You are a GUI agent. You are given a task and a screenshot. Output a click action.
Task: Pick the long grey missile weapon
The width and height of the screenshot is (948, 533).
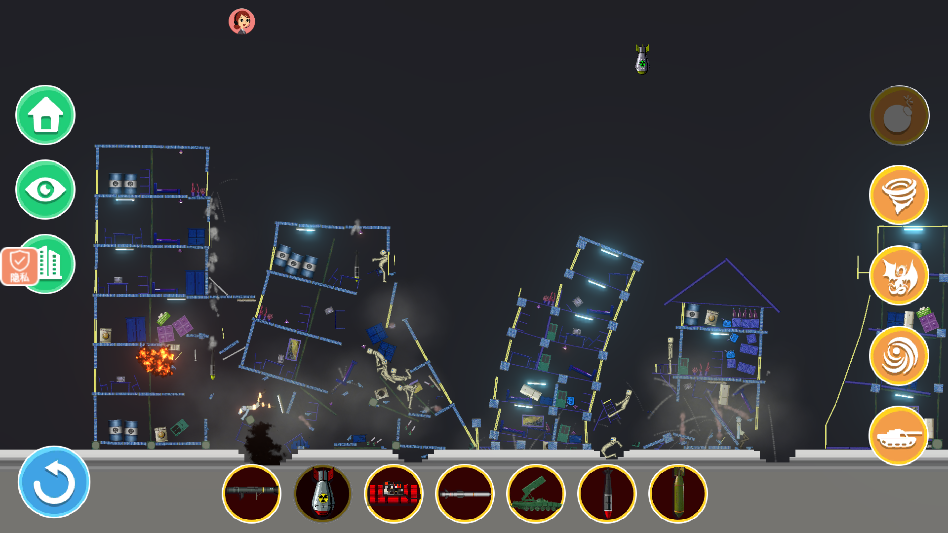(464, 493)
